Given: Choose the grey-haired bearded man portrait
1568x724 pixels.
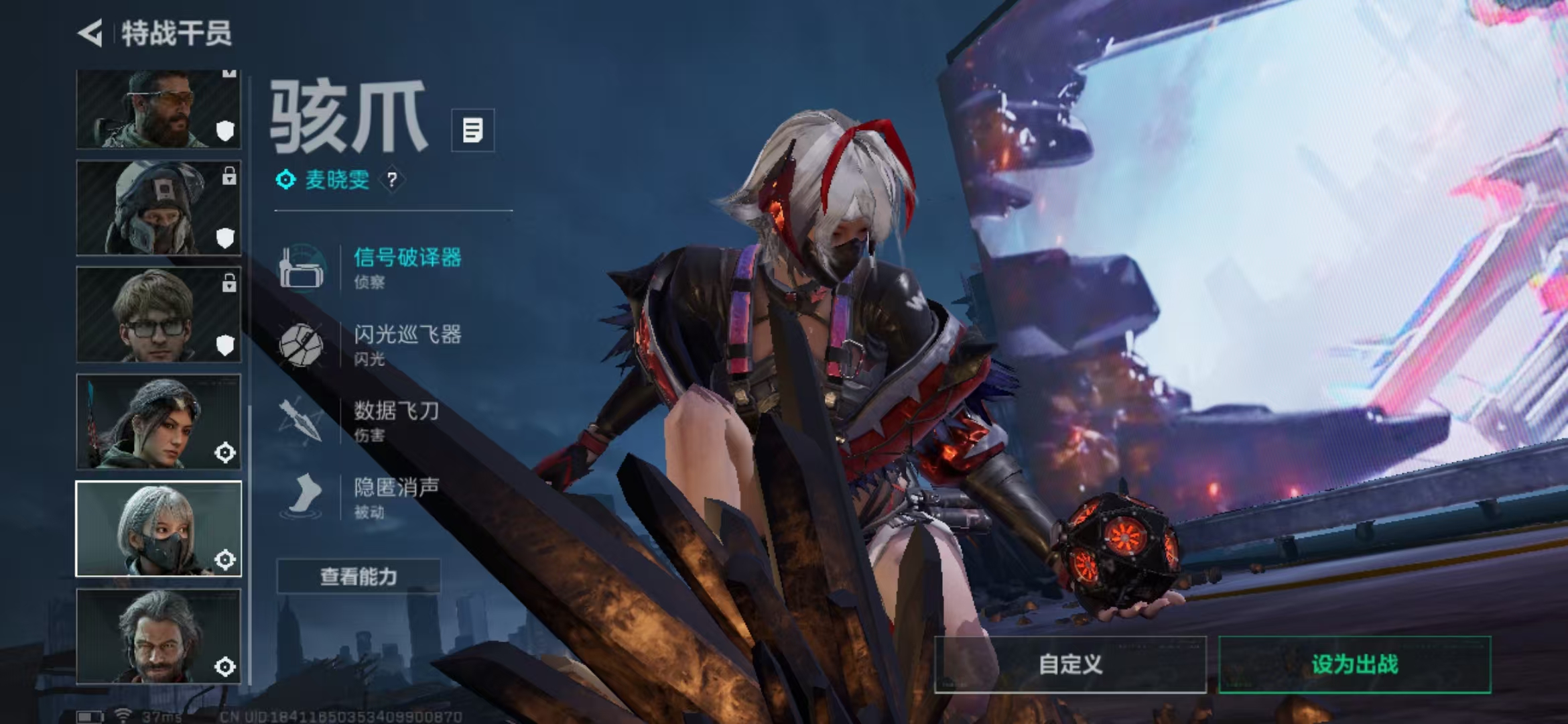Looking at the screenshot, I should tap(158, 636).
